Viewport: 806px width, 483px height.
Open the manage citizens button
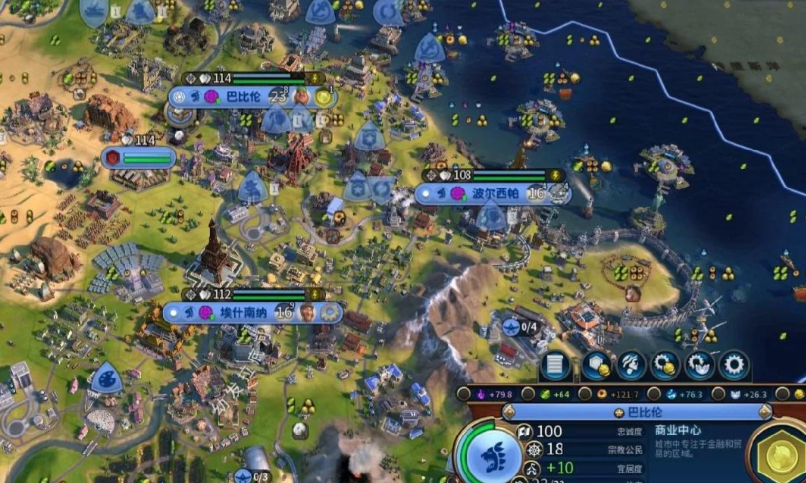pos(631,365)
